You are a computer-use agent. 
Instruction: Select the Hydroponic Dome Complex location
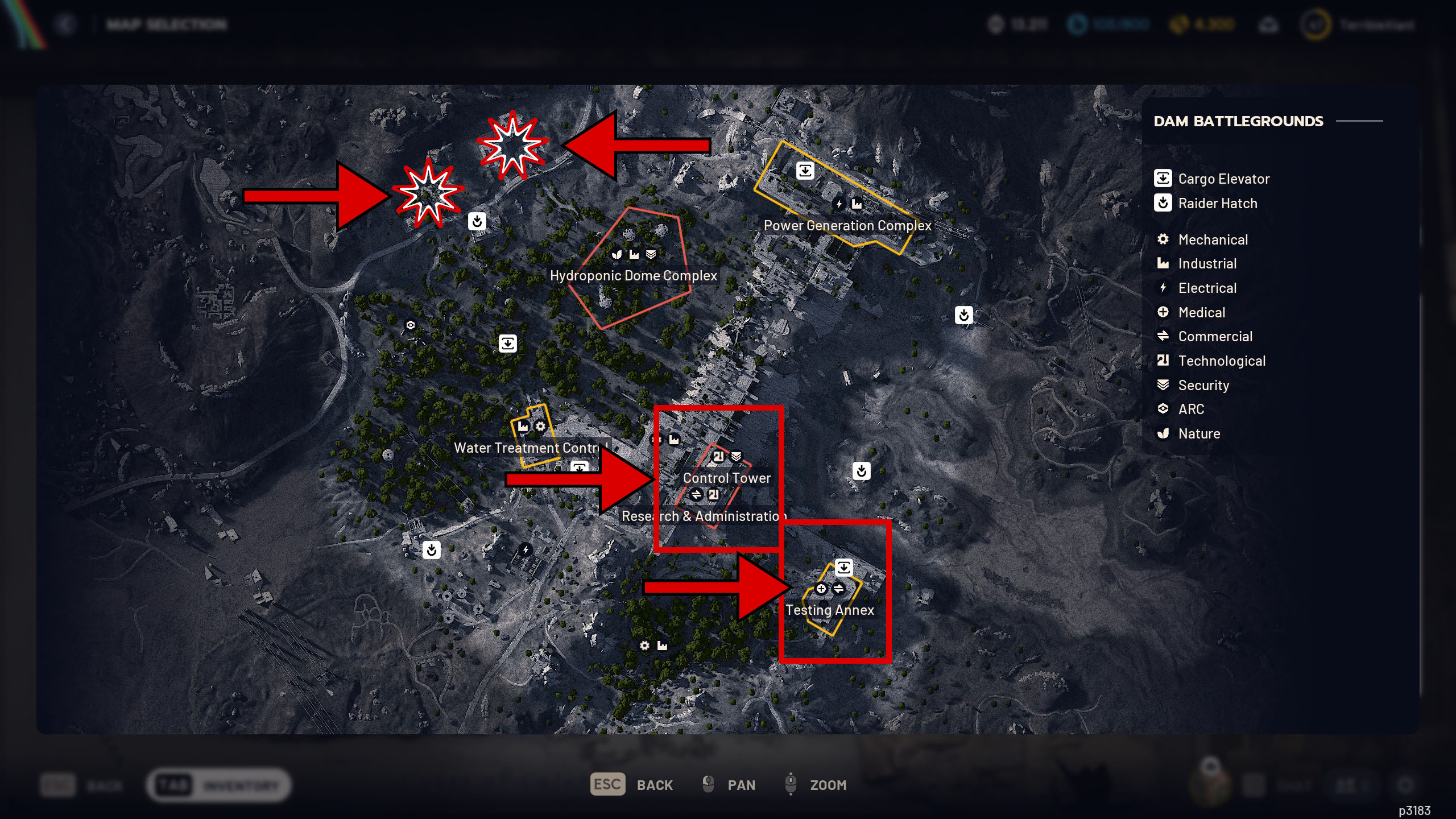click(633, 275)
